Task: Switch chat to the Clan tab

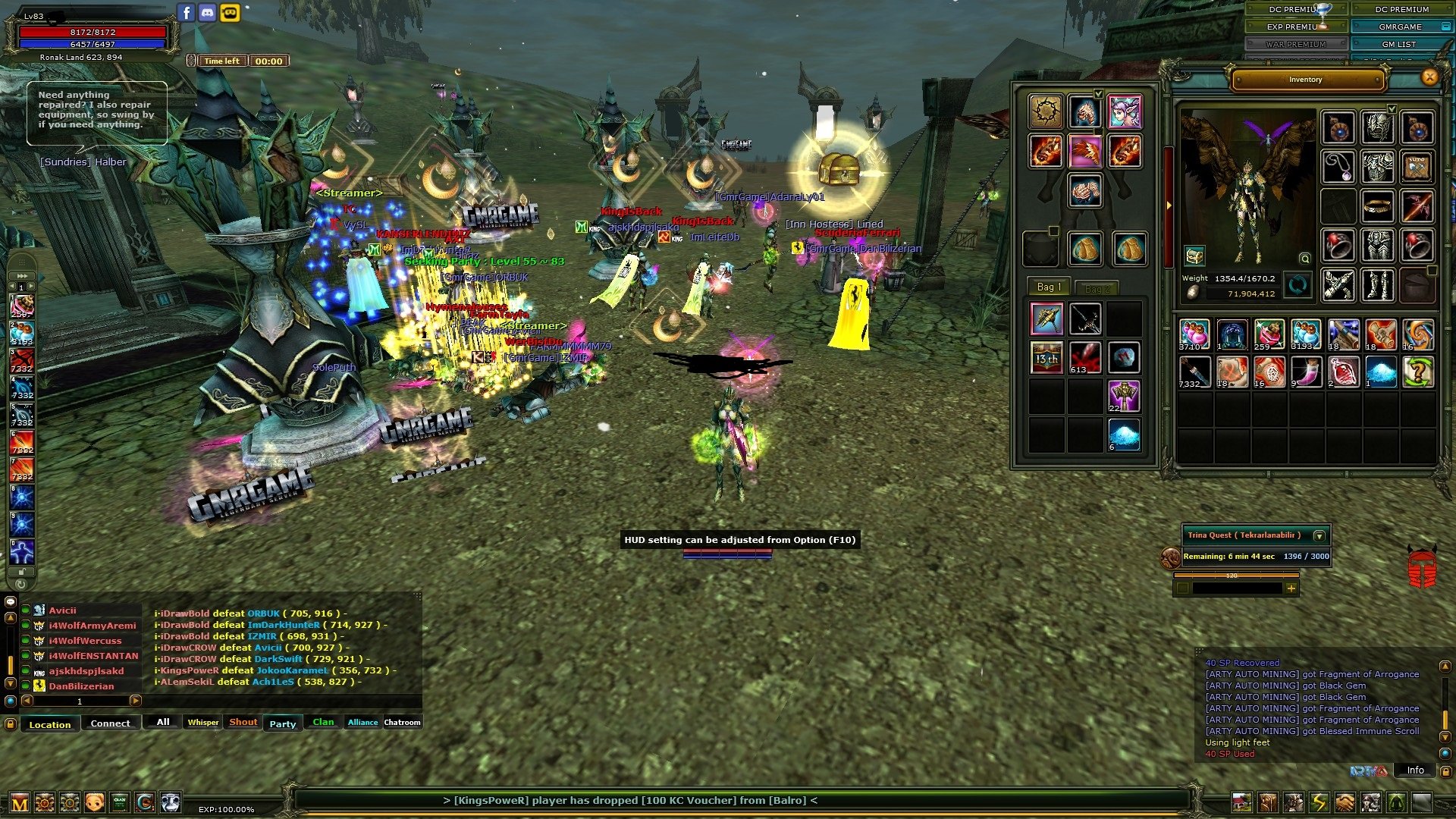Action: (323, 722)
